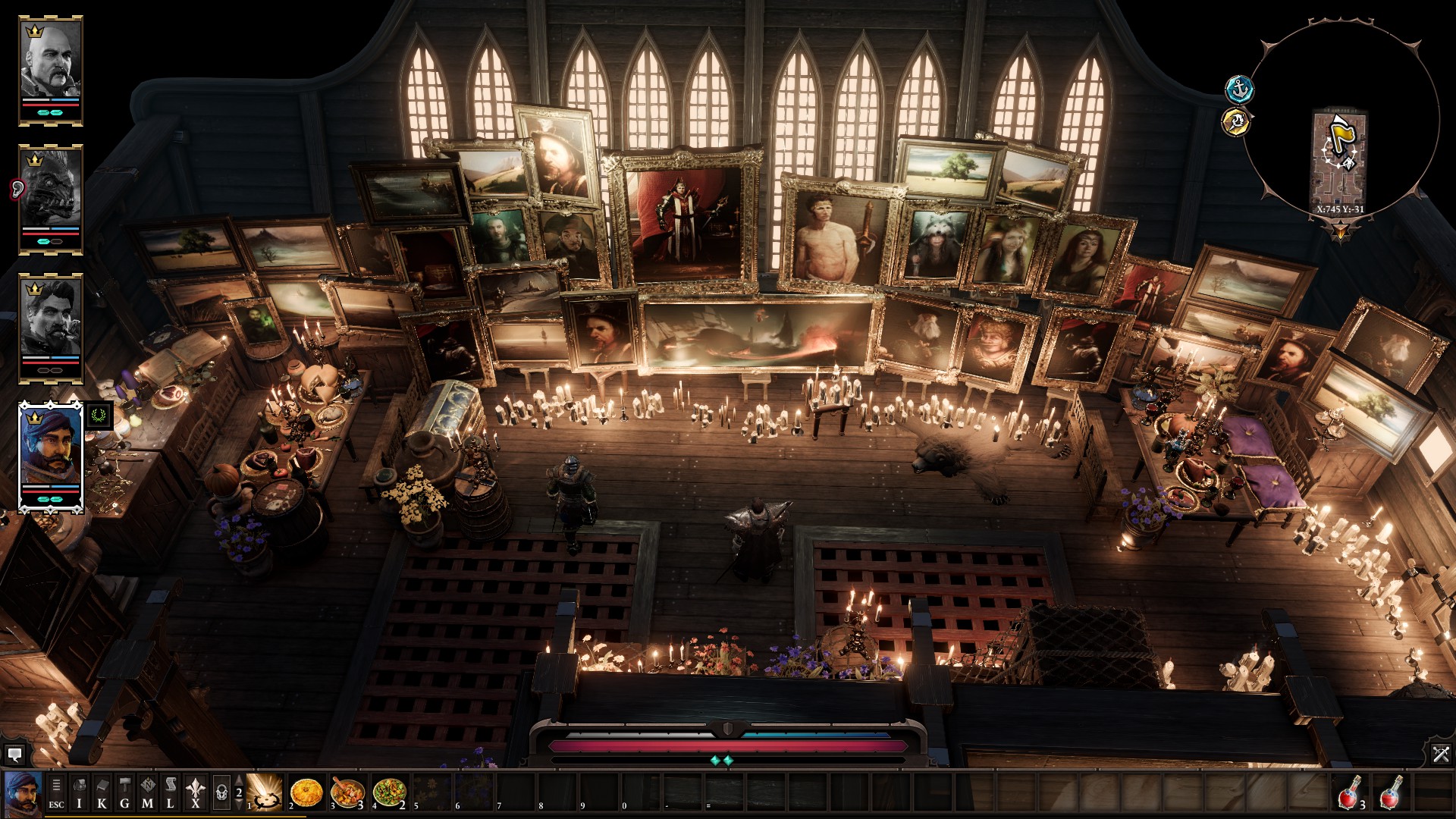Toggle the hotbar padlock

221,793
